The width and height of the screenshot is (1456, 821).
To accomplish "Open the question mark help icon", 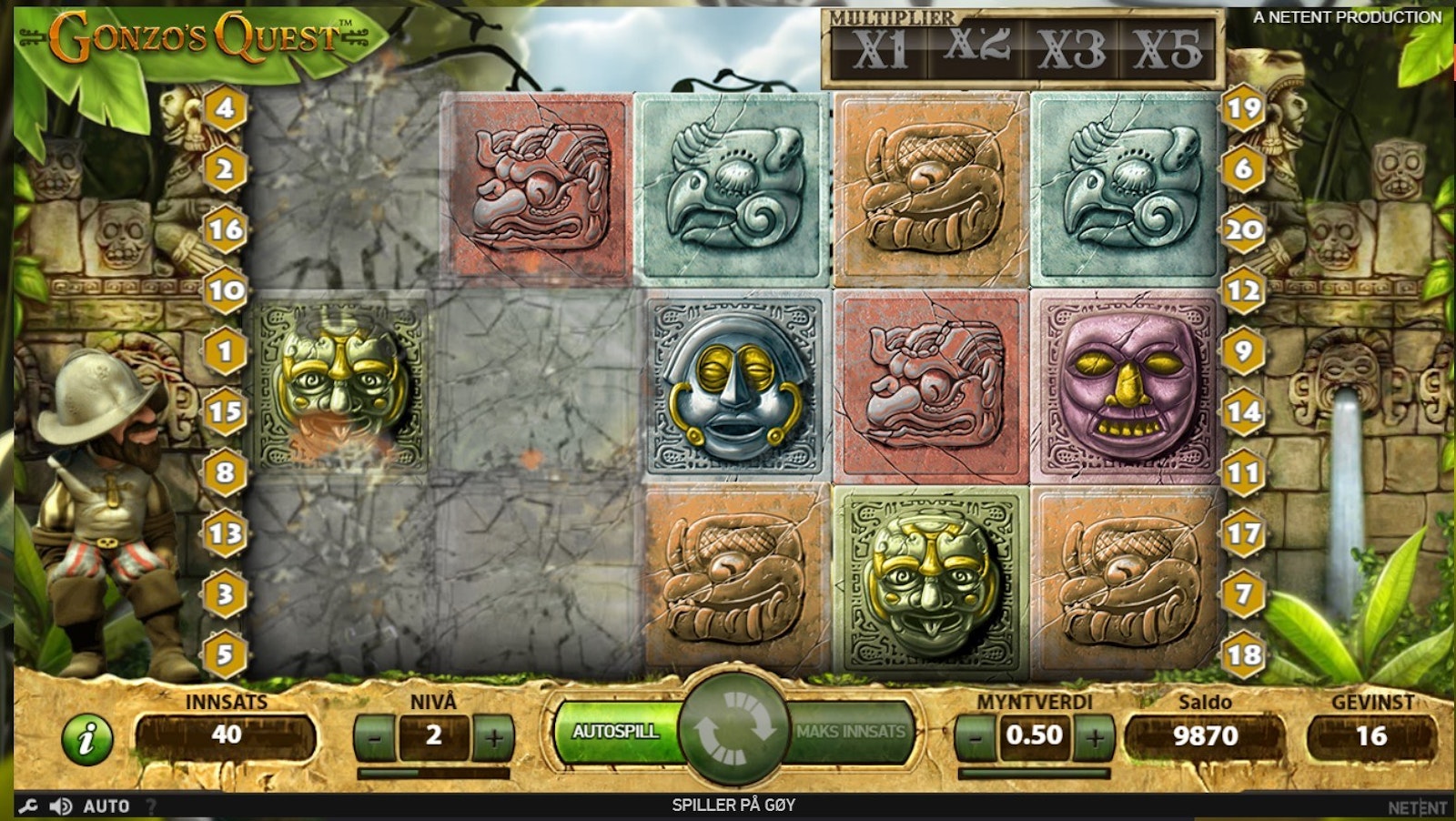I will coord(151,806).
